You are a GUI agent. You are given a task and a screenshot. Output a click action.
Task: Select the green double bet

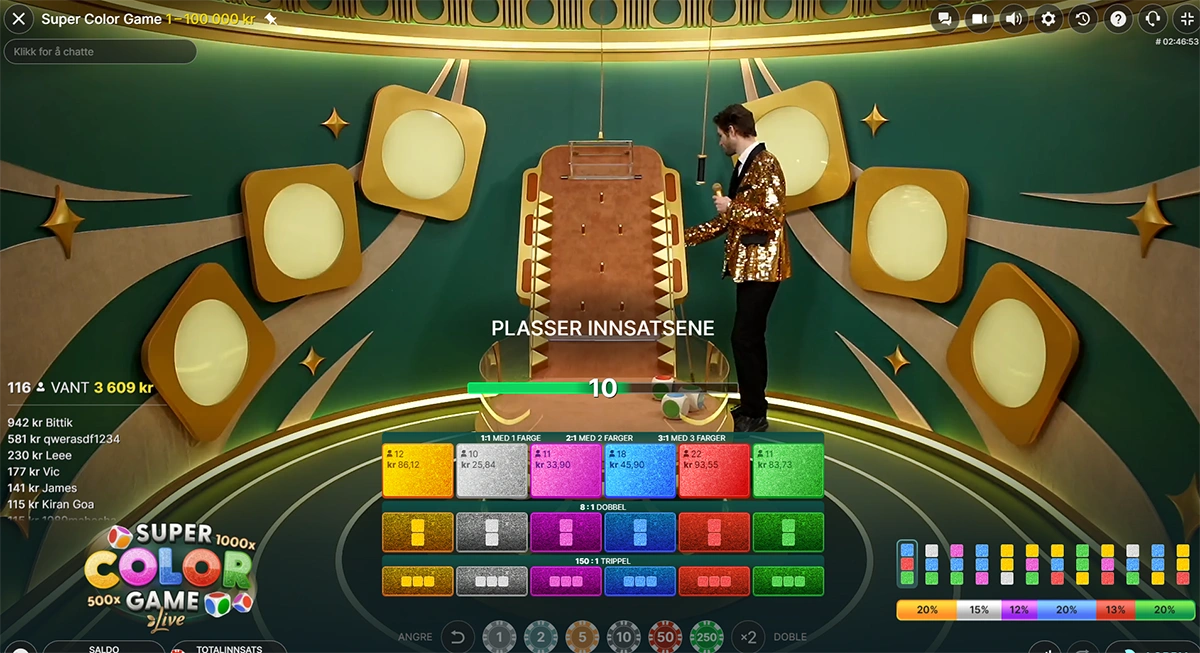[x=788, y=532]
